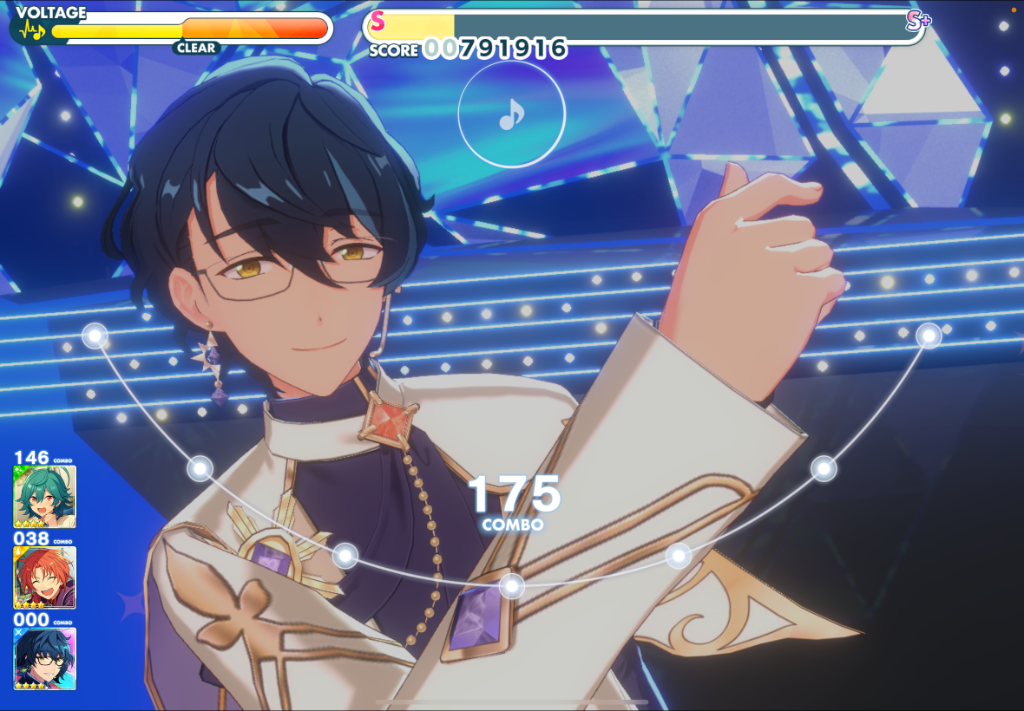Viewport: 1024px width, 711px height.
Task: Tap the lowest node of the rhythm arc
Action: tap(512, 585)
